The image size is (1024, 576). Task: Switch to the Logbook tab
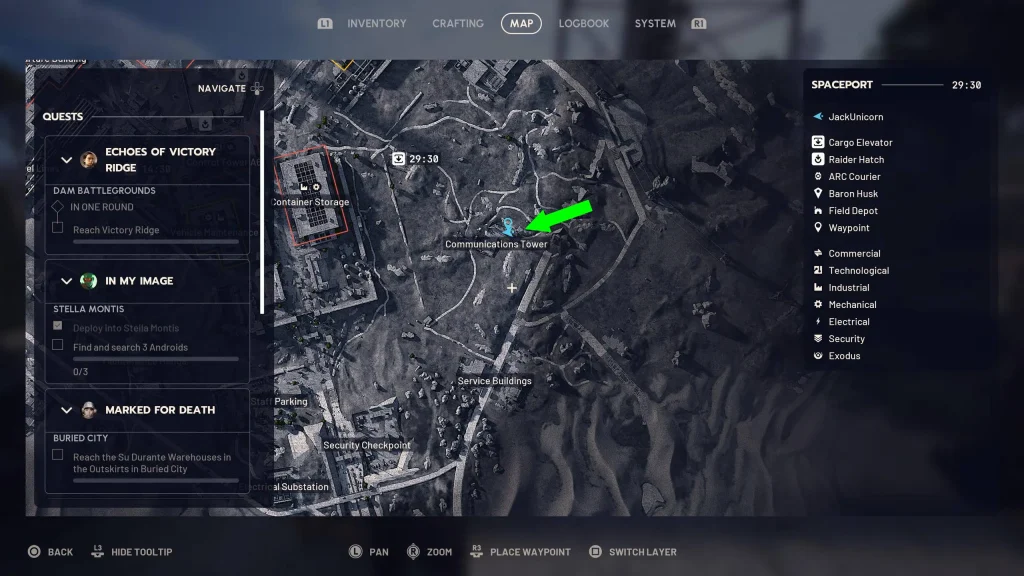[x=584, y=23]
